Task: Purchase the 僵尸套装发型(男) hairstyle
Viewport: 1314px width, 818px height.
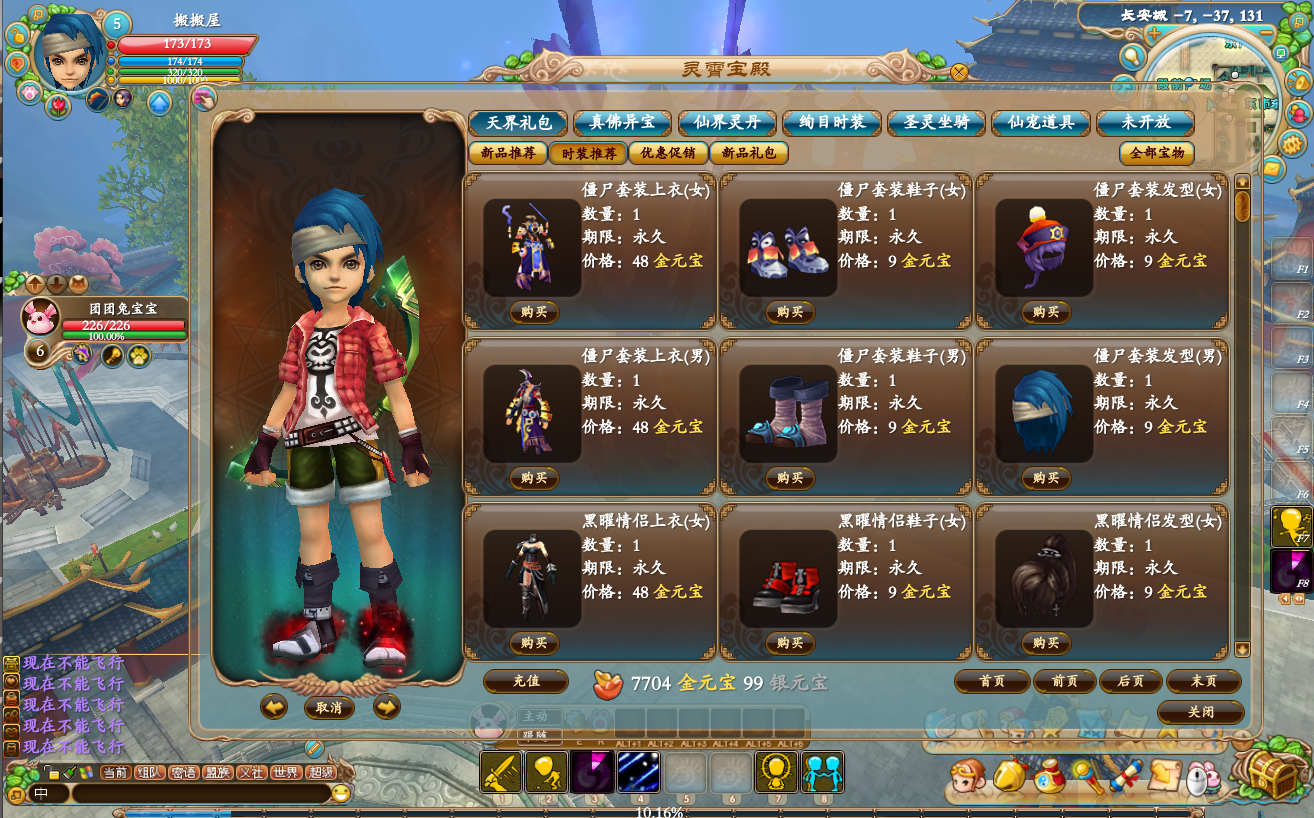Action: 1046,478
